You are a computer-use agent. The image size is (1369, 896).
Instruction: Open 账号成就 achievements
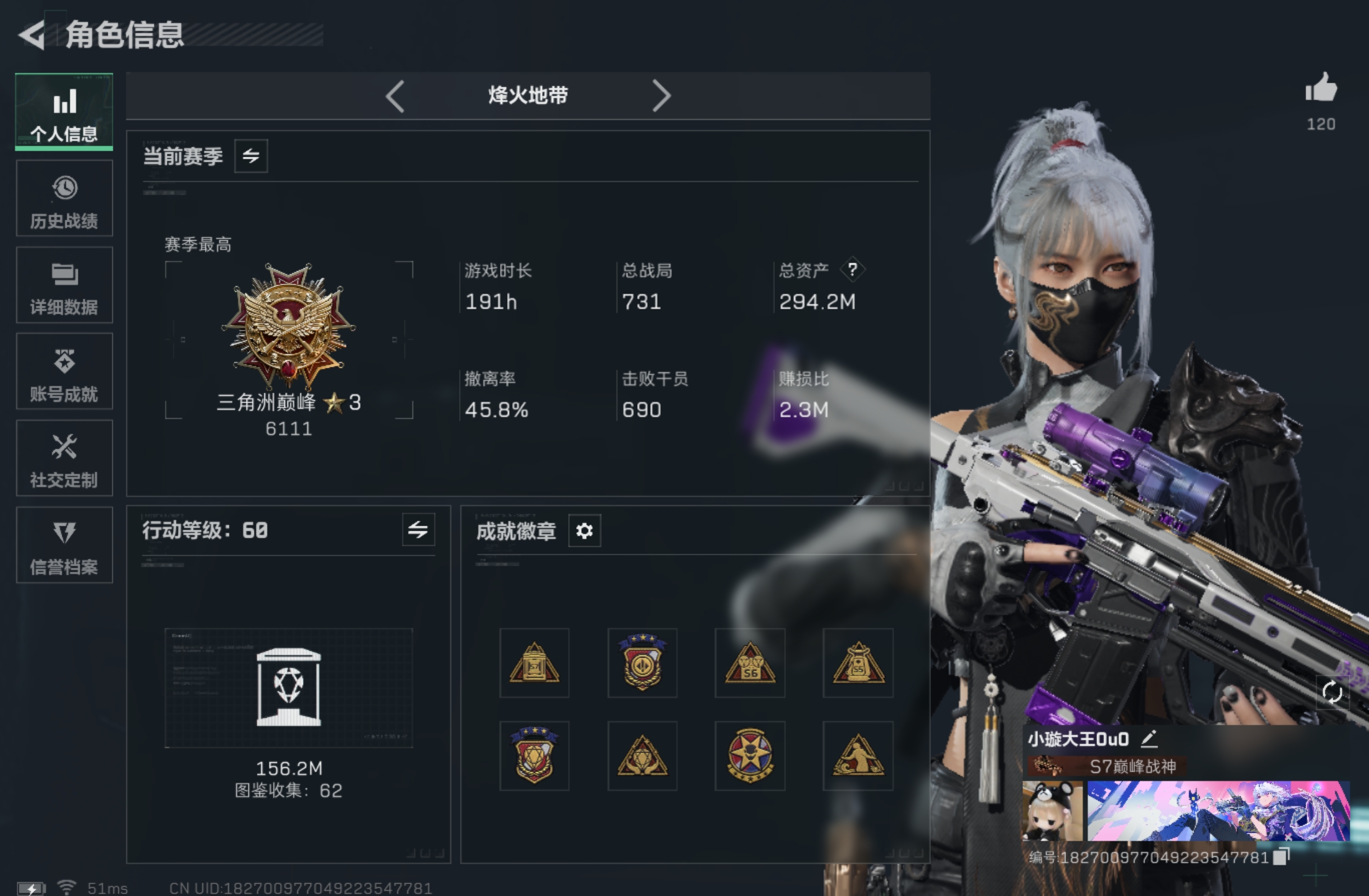(64, 372)
